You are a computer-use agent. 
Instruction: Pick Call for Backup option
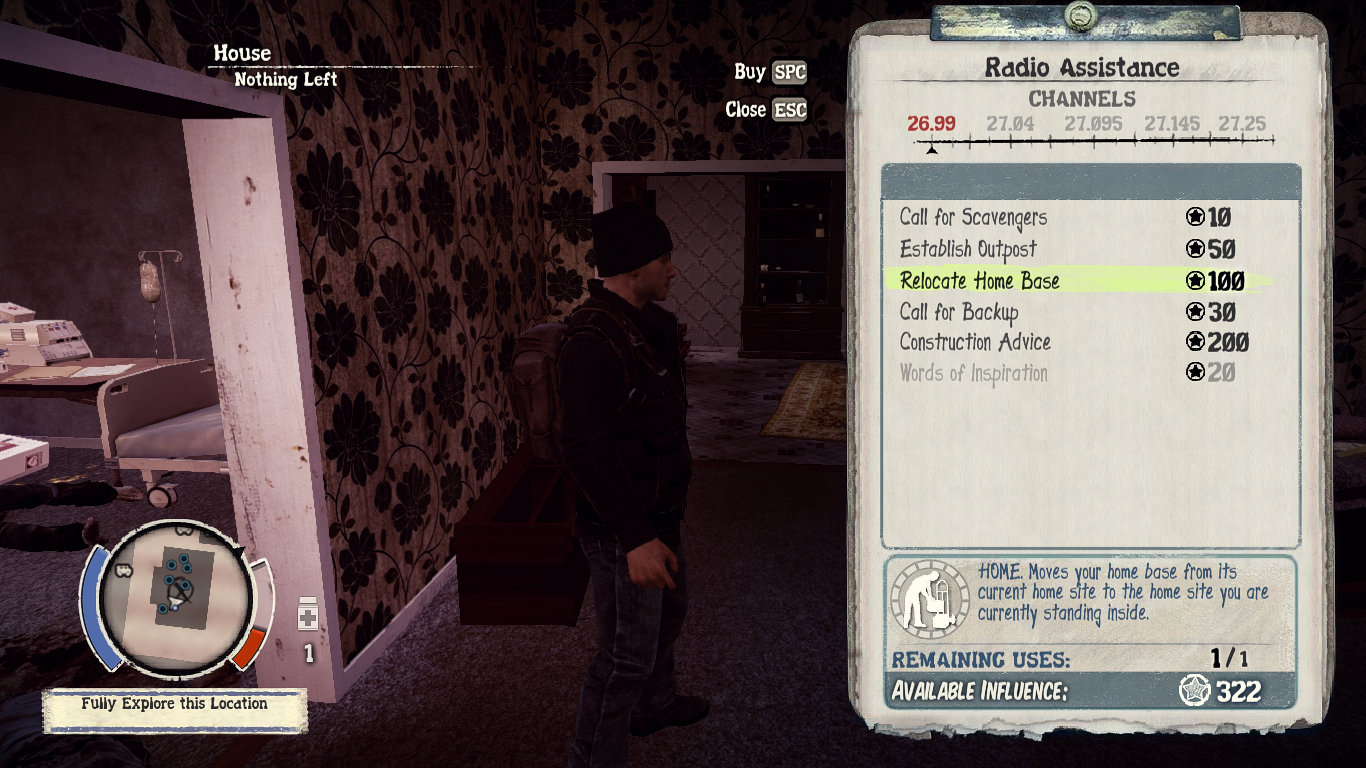(958, 312)
